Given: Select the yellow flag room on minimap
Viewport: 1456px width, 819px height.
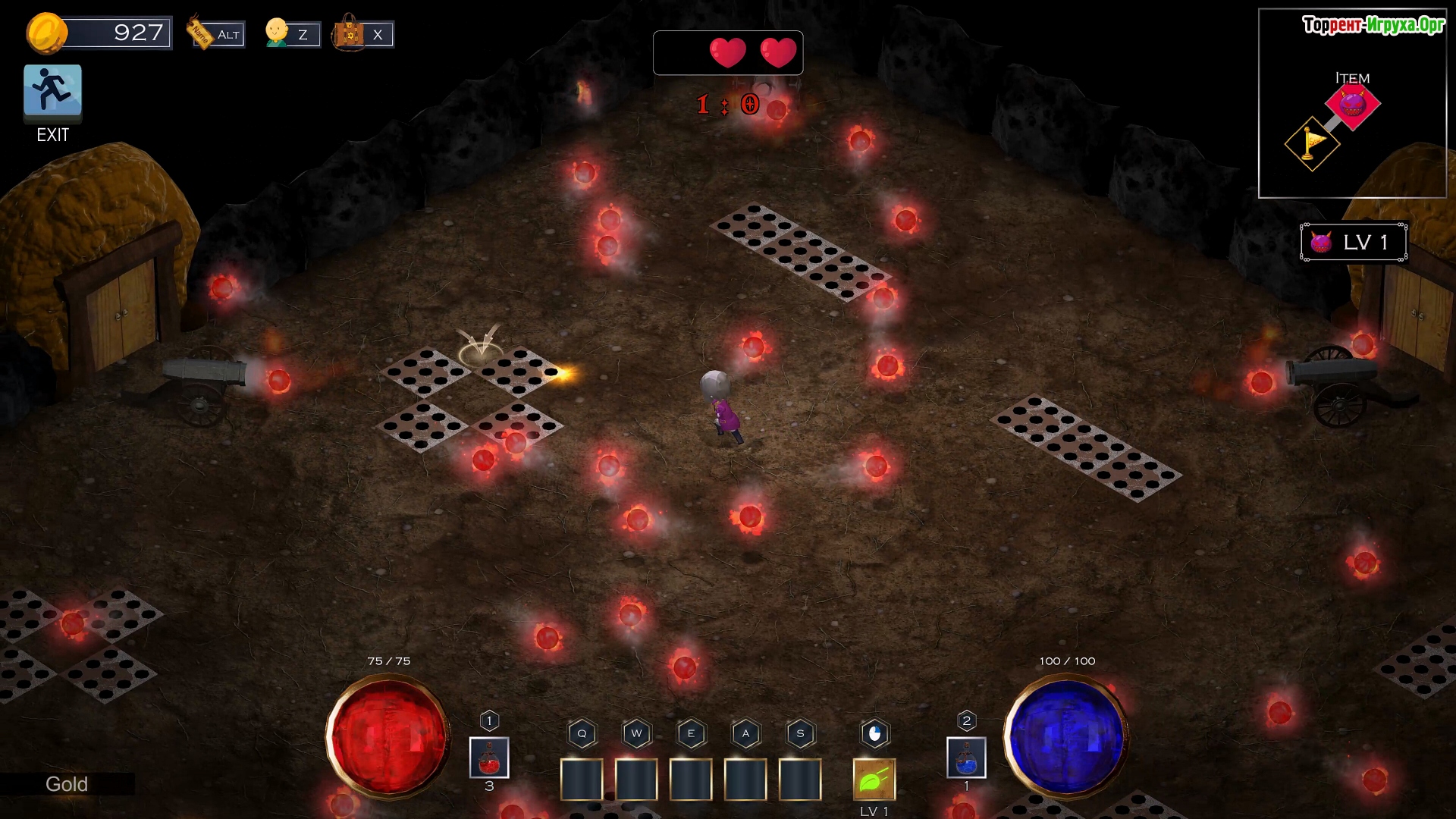Looking at the screenshot, I should pos(1312,143).
